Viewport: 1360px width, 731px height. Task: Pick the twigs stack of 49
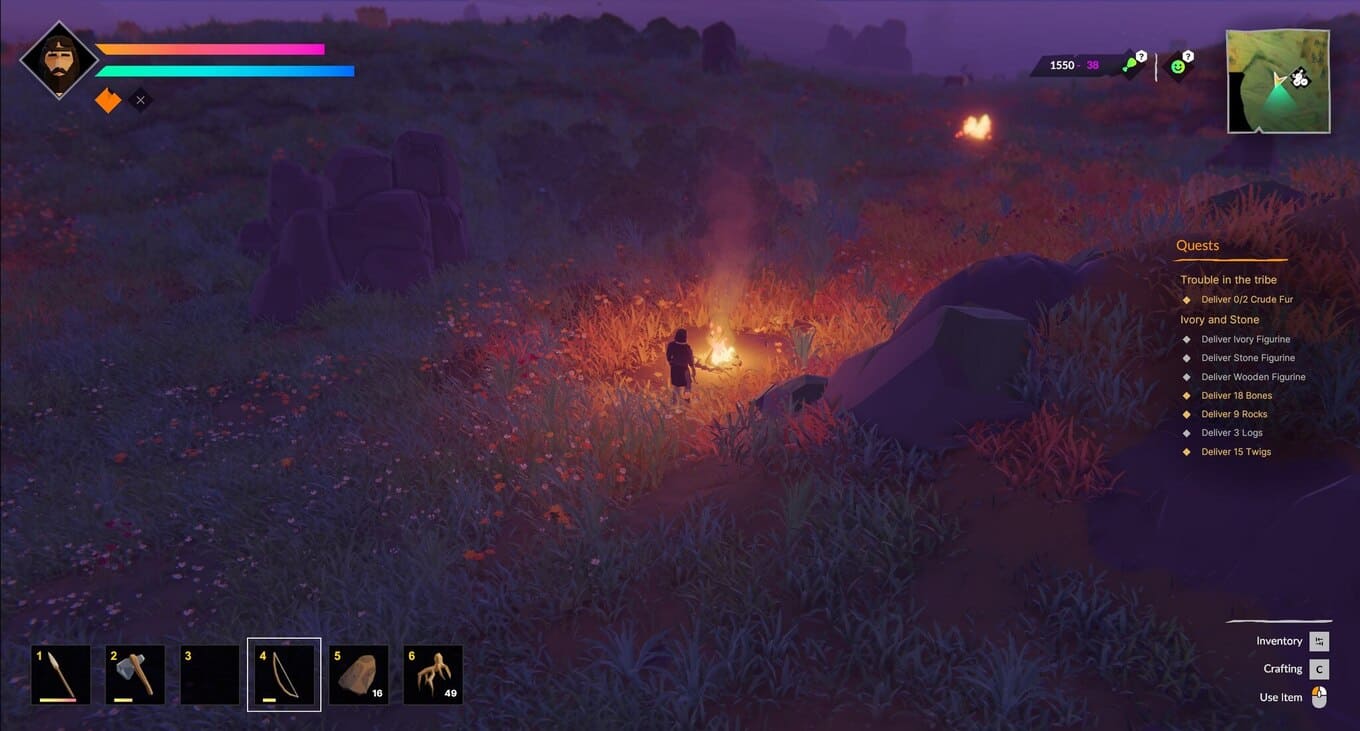[x=433, y=674]
